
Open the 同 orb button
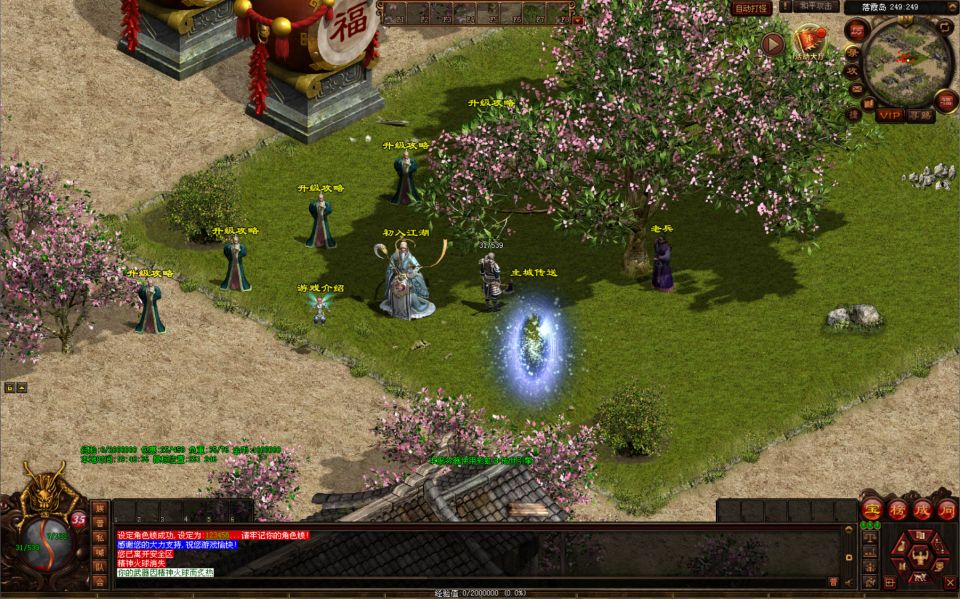[x=946, y=508]
